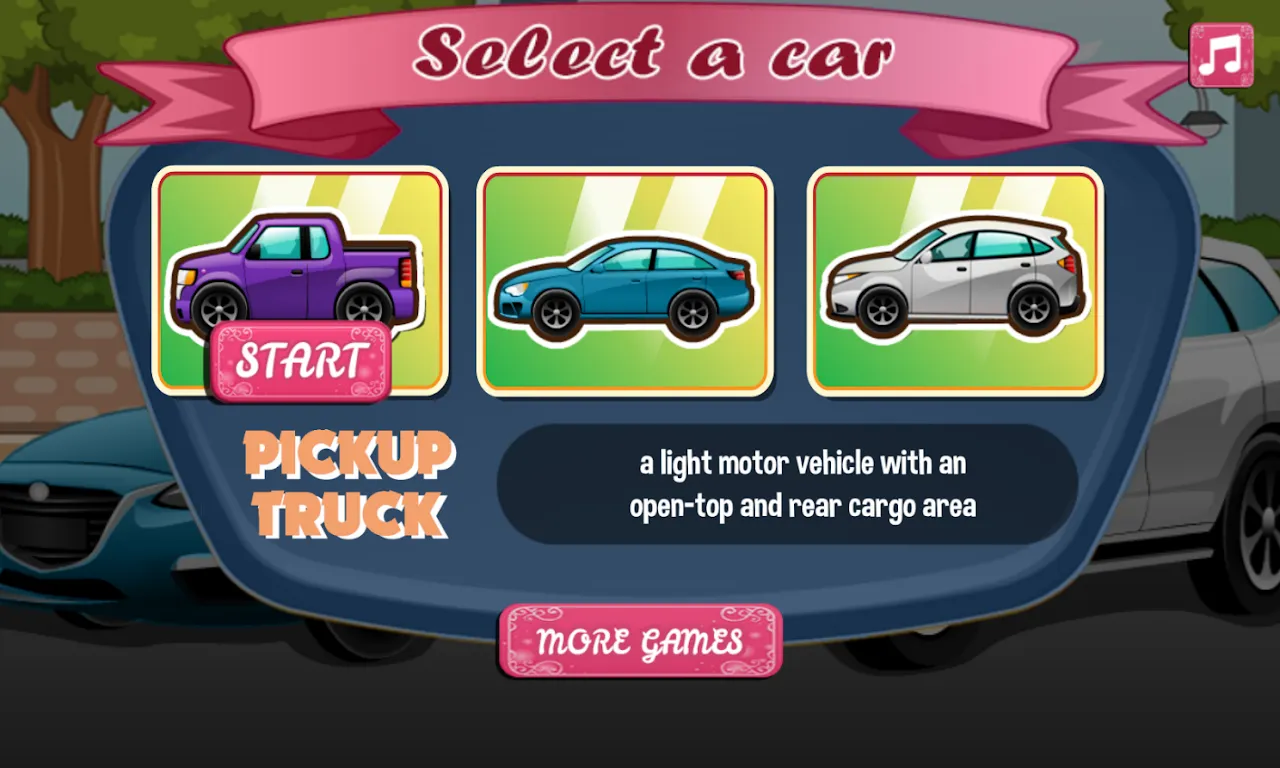Choose the blue sedan car card

click(x=625, y=281)
